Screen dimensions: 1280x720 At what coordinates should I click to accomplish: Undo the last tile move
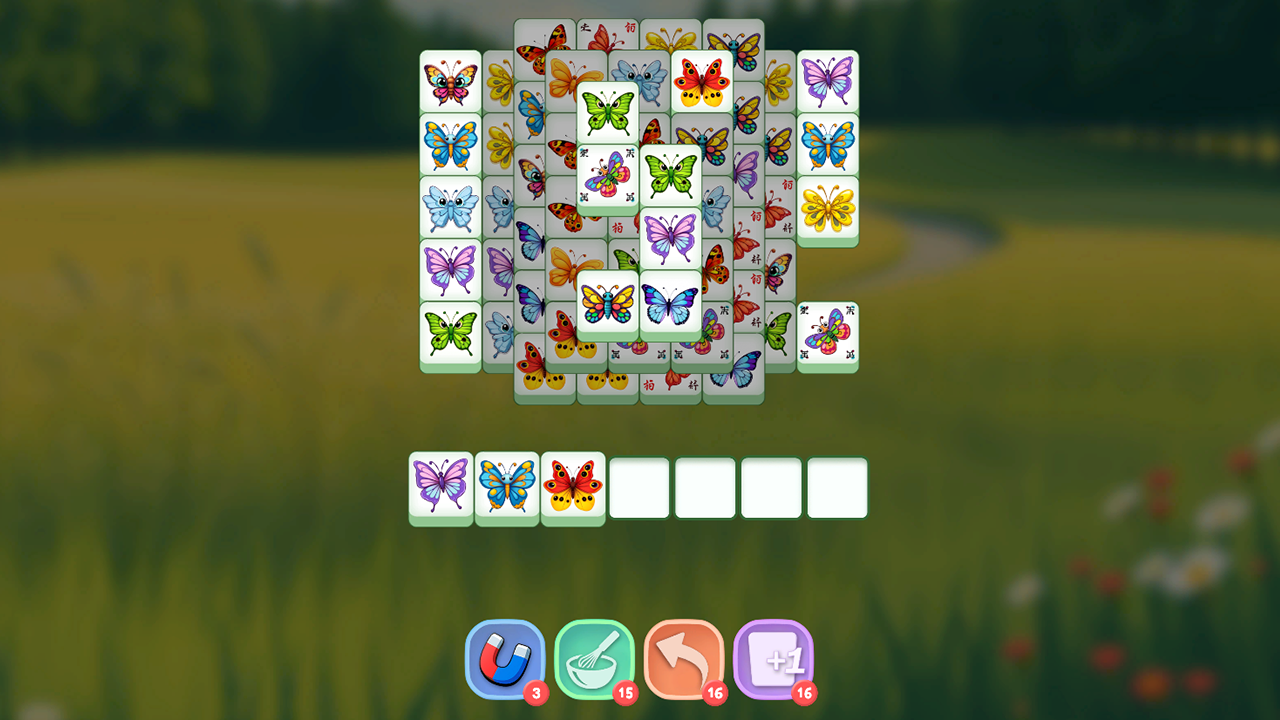tap(685, 660)
